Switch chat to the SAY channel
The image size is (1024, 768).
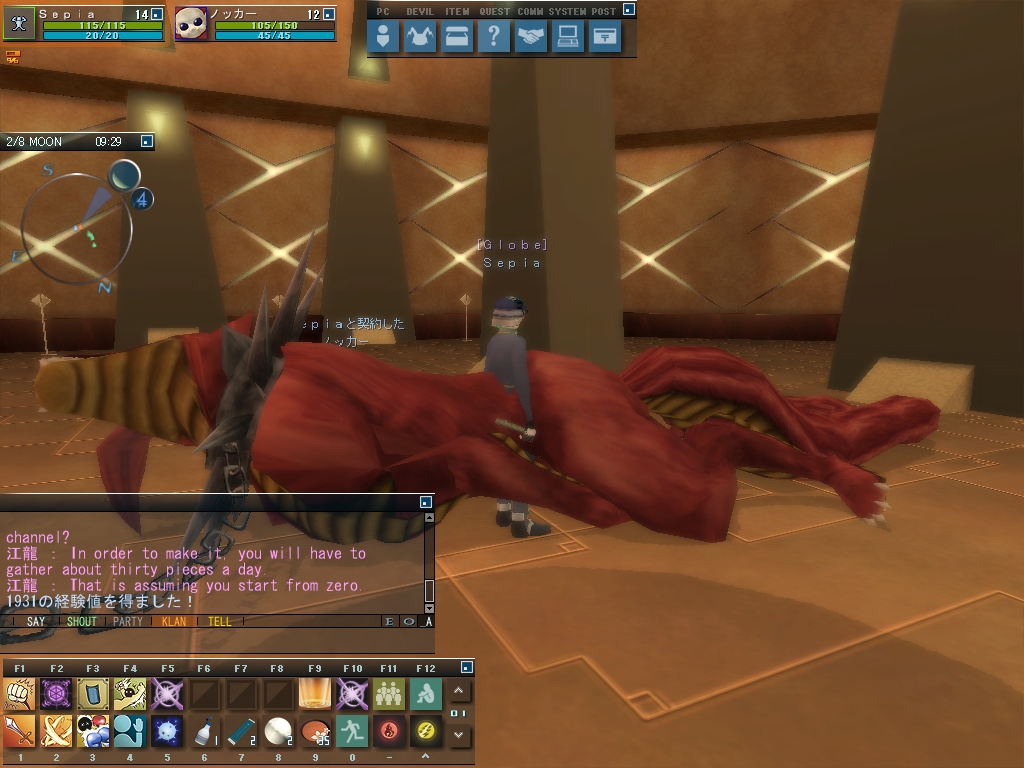pos(36,621)
